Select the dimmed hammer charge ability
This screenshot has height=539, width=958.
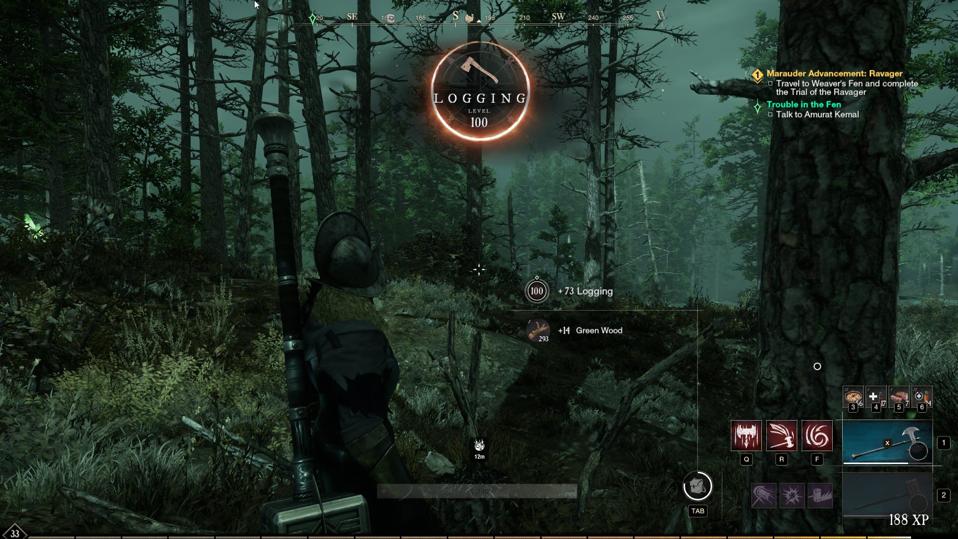820,494
